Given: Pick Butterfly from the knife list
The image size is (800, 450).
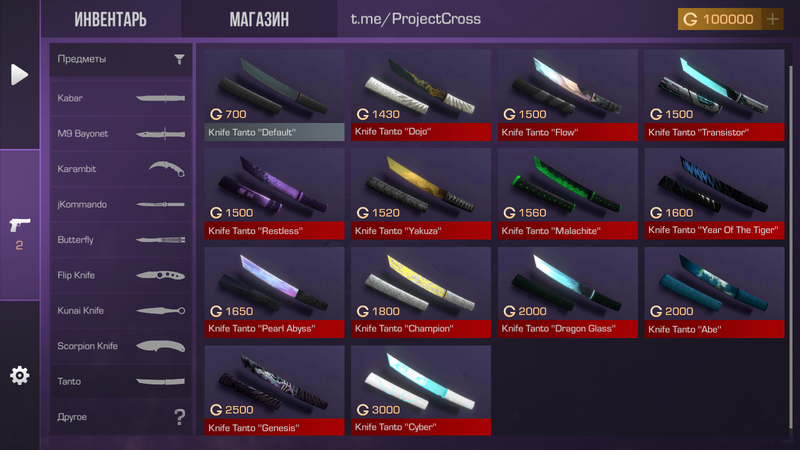Looking at the screenshot, I should (121, 240).
